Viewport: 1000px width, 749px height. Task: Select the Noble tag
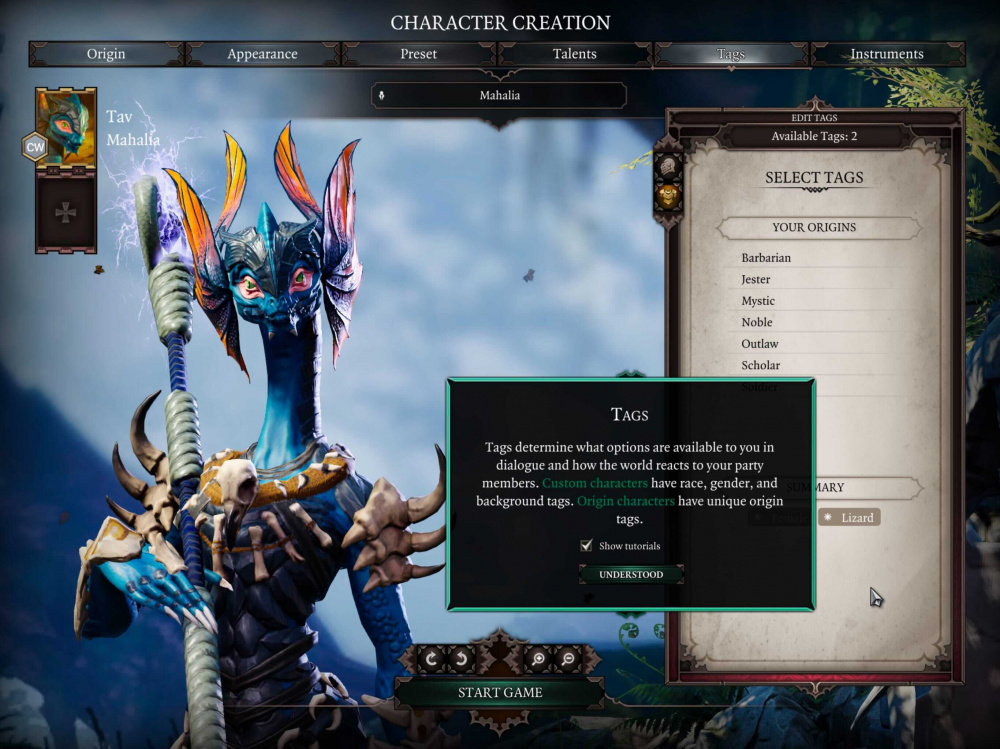757,322
